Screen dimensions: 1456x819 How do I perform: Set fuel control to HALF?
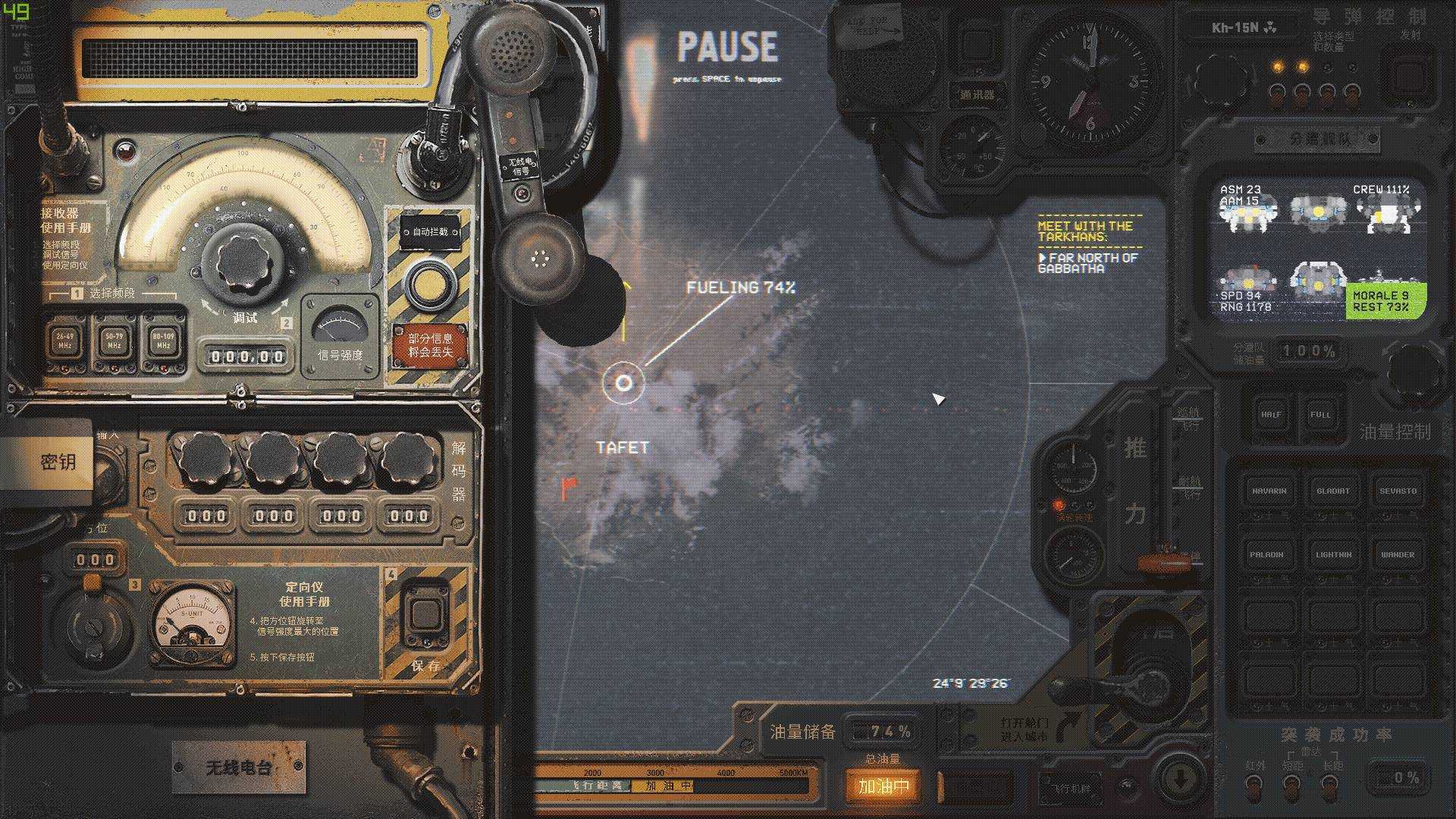pyautogui.click(x=1271, y=415)
